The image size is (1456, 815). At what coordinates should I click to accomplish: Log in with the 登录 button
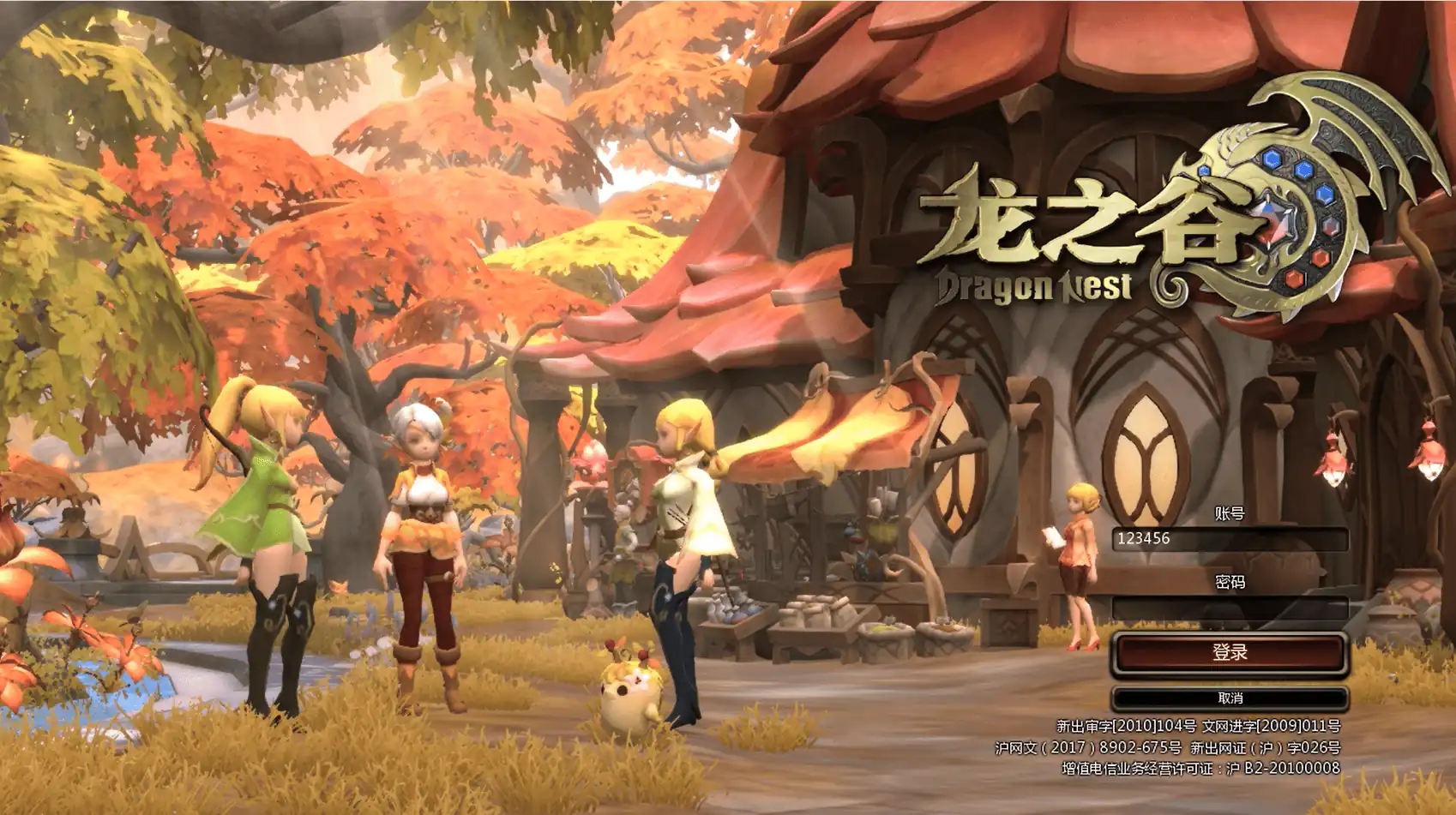(x=1230, y=653)
